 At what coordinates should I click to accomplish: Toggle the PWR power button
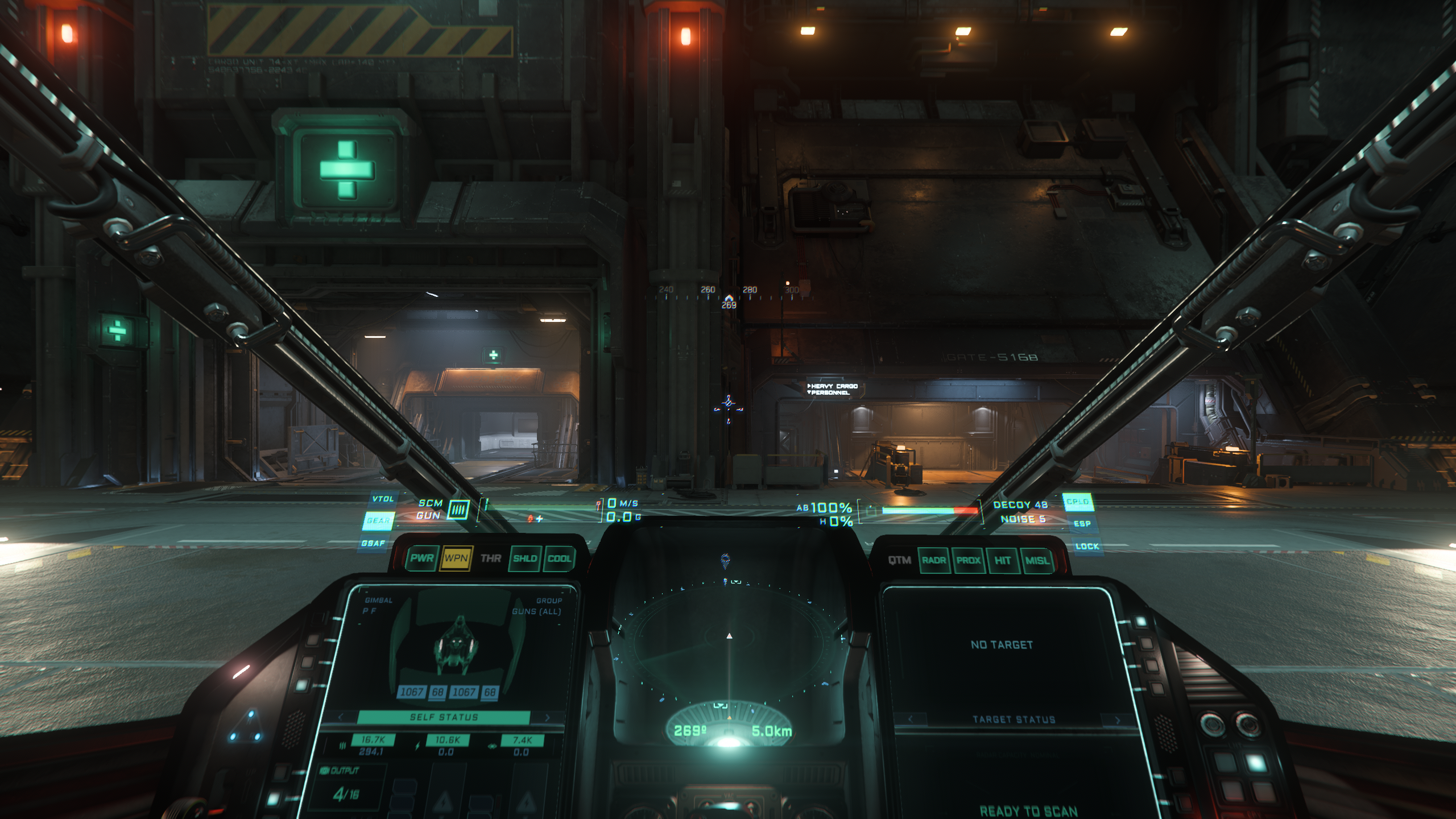[421, 558]
